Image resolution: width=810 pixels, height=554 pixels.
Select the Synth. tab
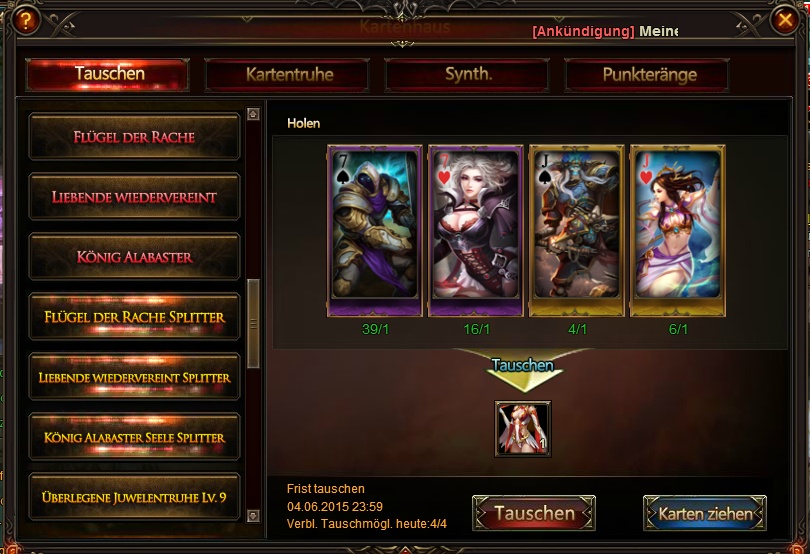pyautogui.click(x=467, y=75)
